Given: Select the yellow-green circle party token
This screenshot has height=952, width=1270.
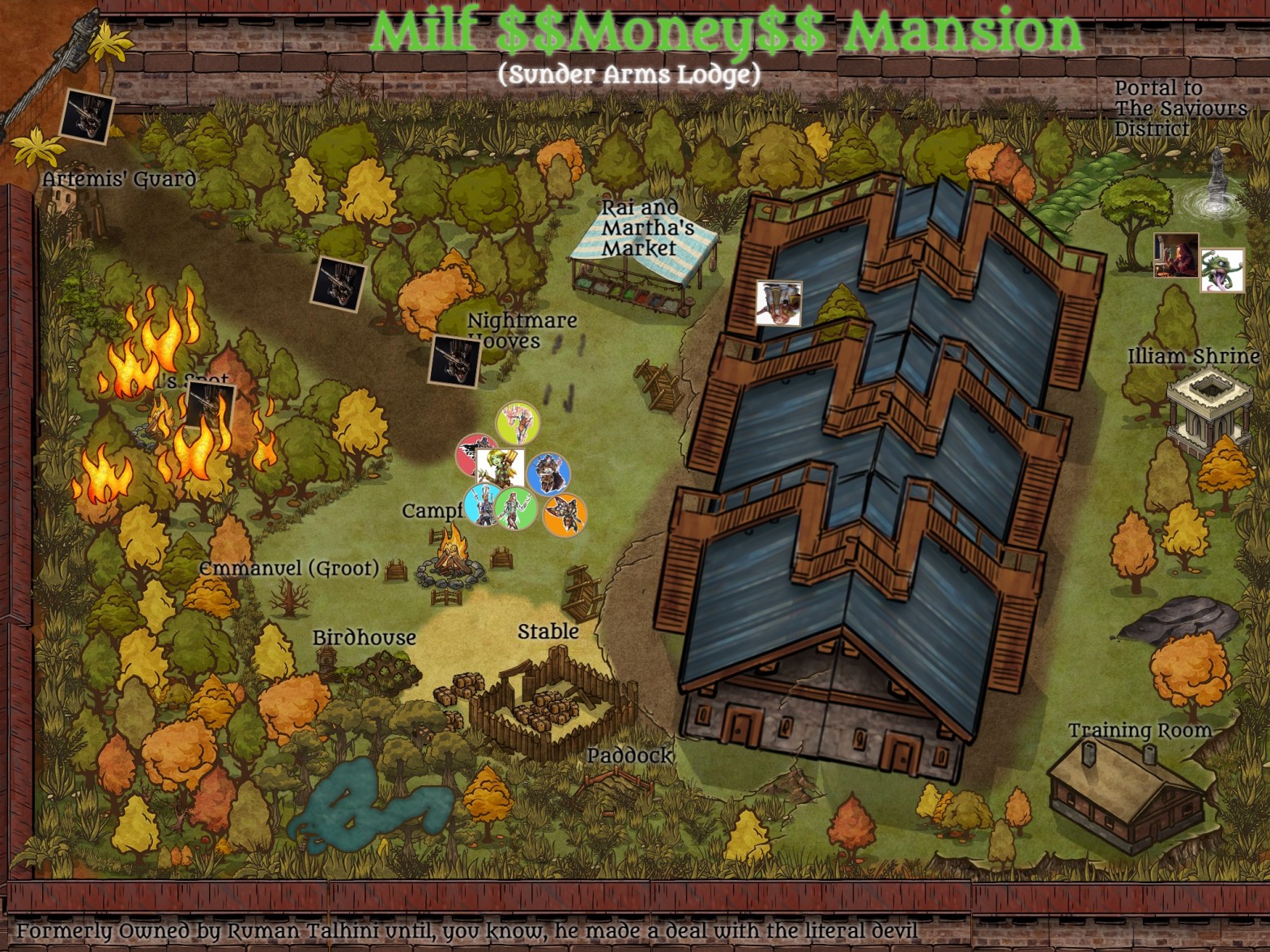Looking at the screenshot, I should point(518,422).
